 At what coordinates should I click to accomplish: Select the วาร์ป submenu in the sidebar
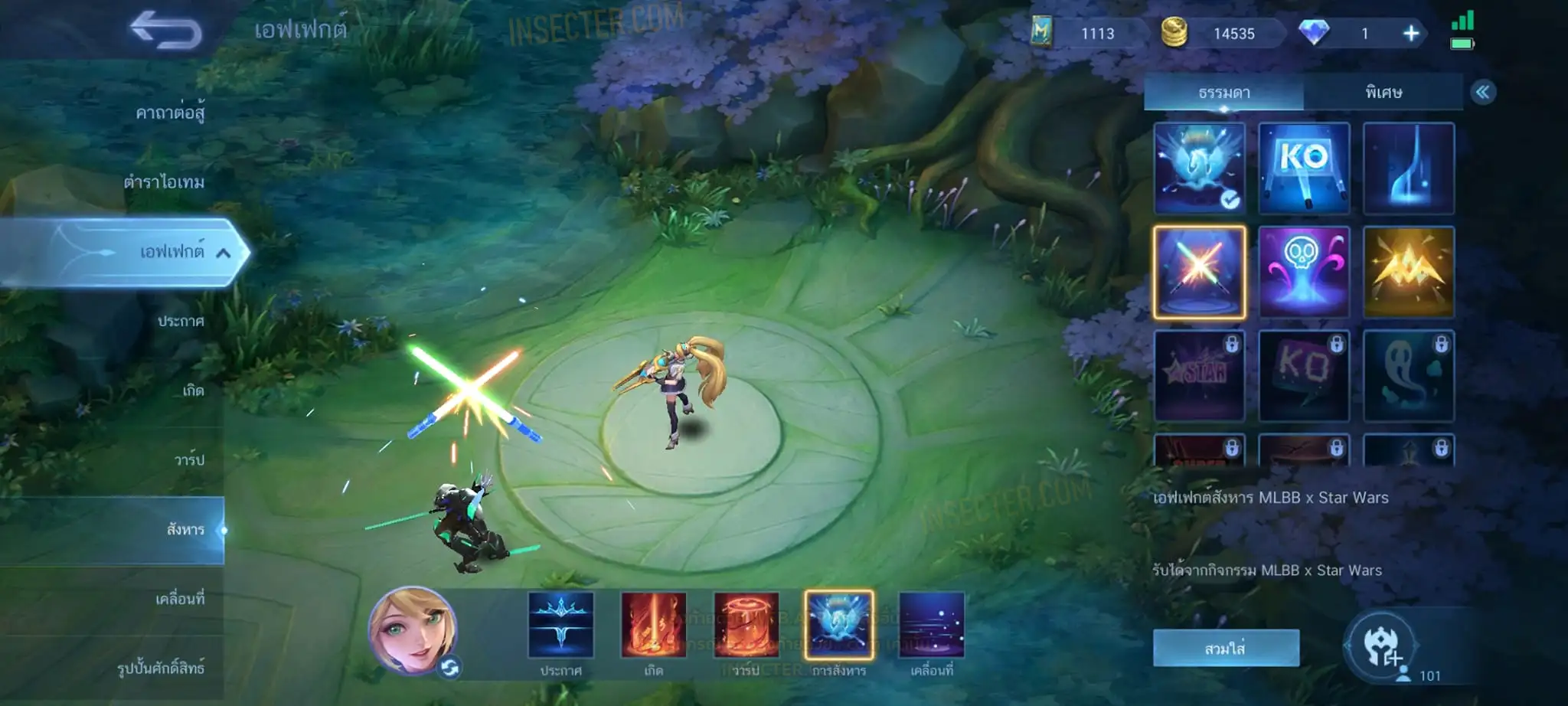point(189,459)
